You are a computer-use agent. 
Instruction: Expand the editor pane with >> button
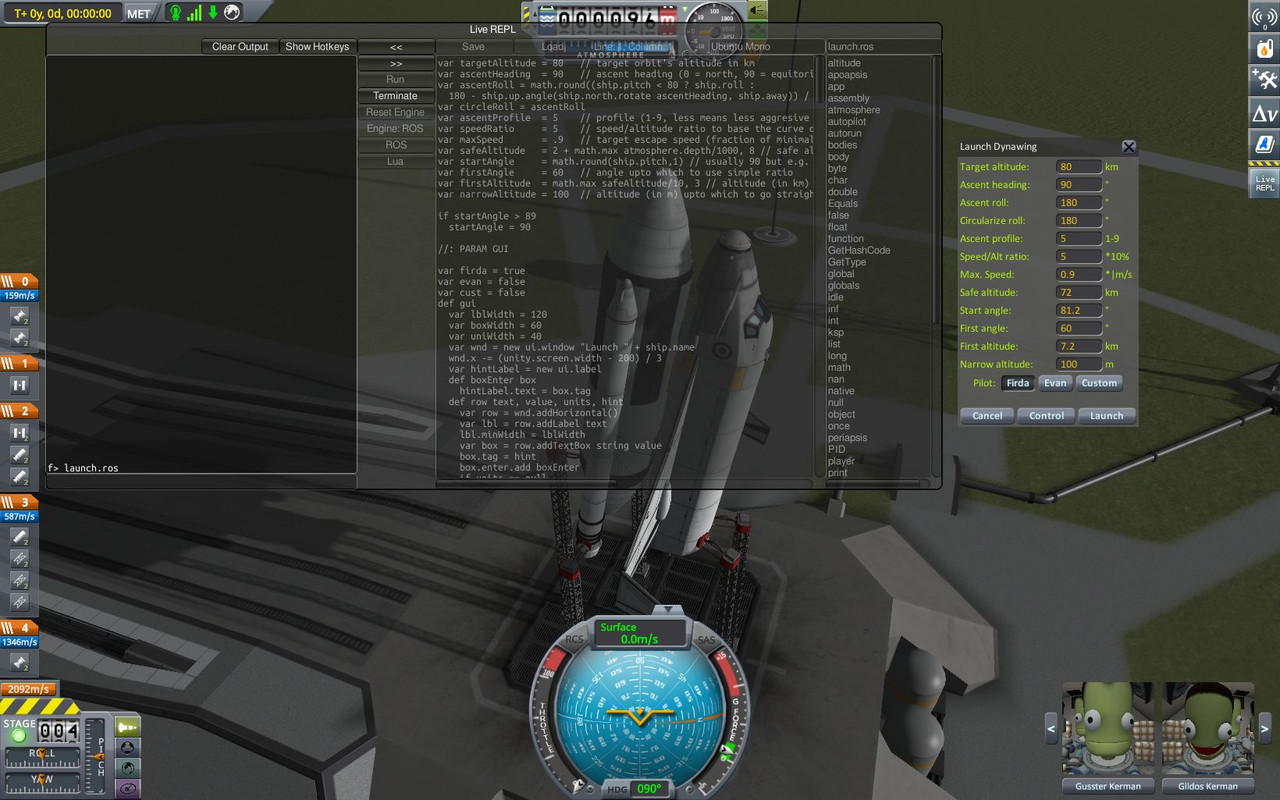point(394,62)
